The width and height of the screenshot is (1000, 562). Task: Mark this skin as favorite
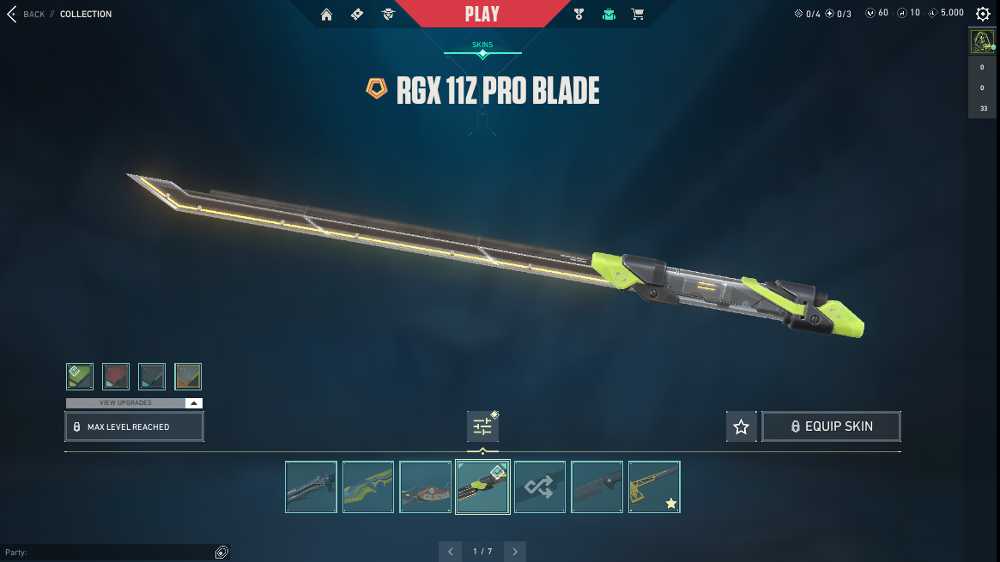[x=741, y=427]
